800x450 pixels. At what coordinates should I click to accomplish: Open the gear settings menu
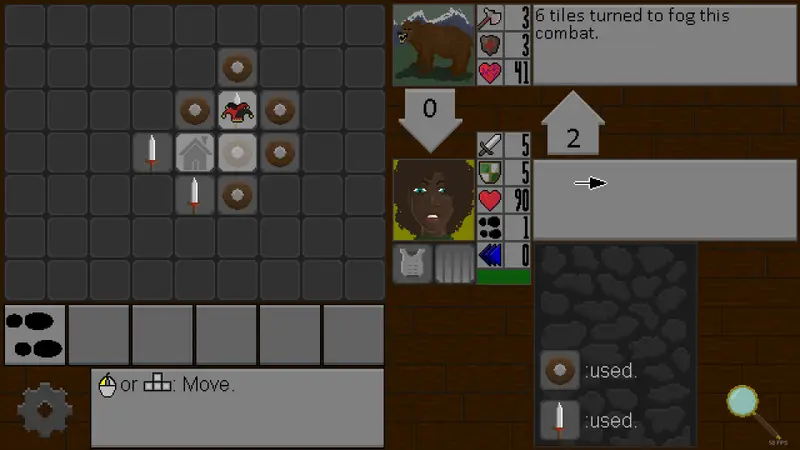[45, 408]
